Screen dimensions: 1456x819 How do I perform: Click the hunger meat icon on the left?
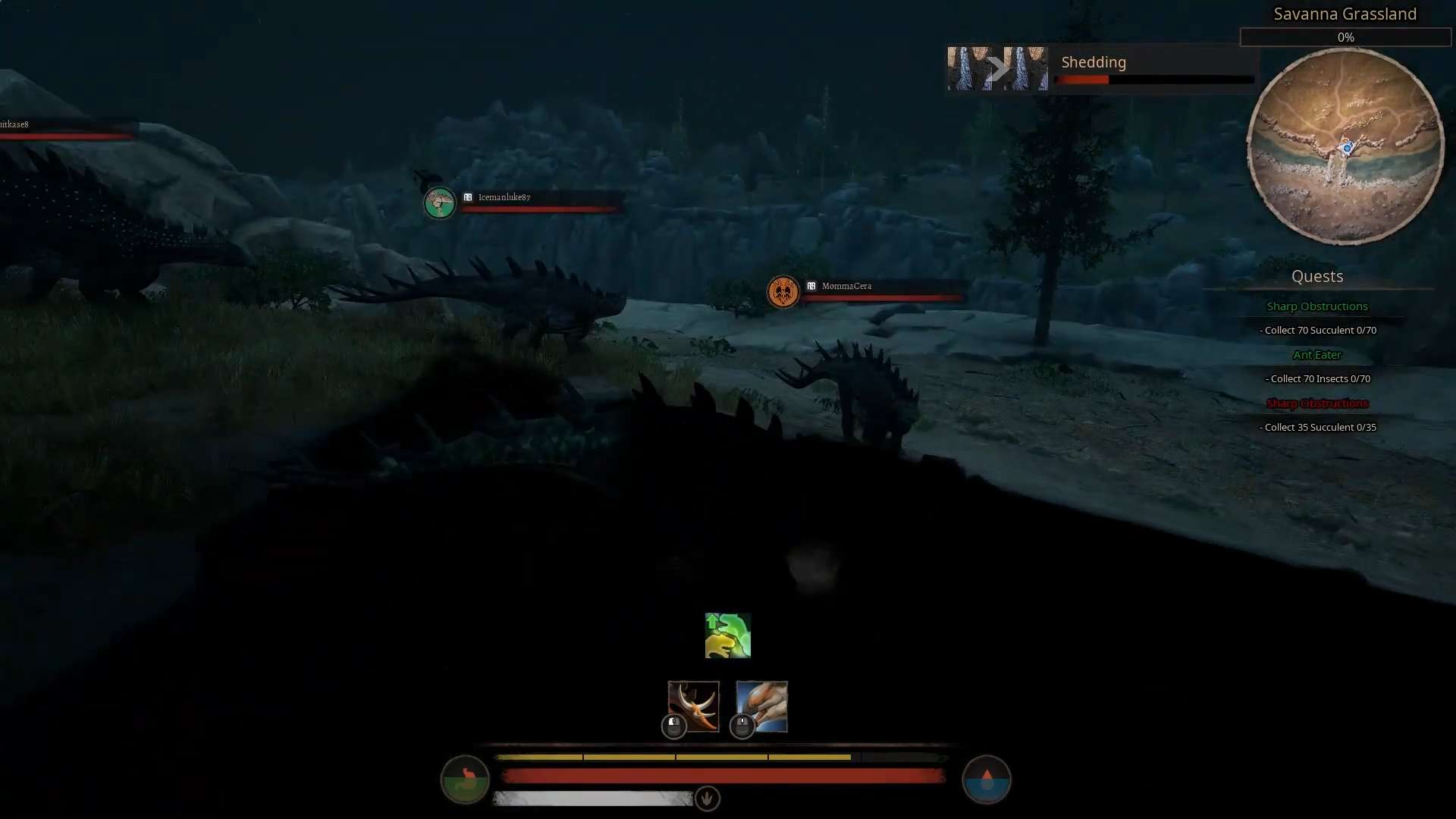(464, 779)
